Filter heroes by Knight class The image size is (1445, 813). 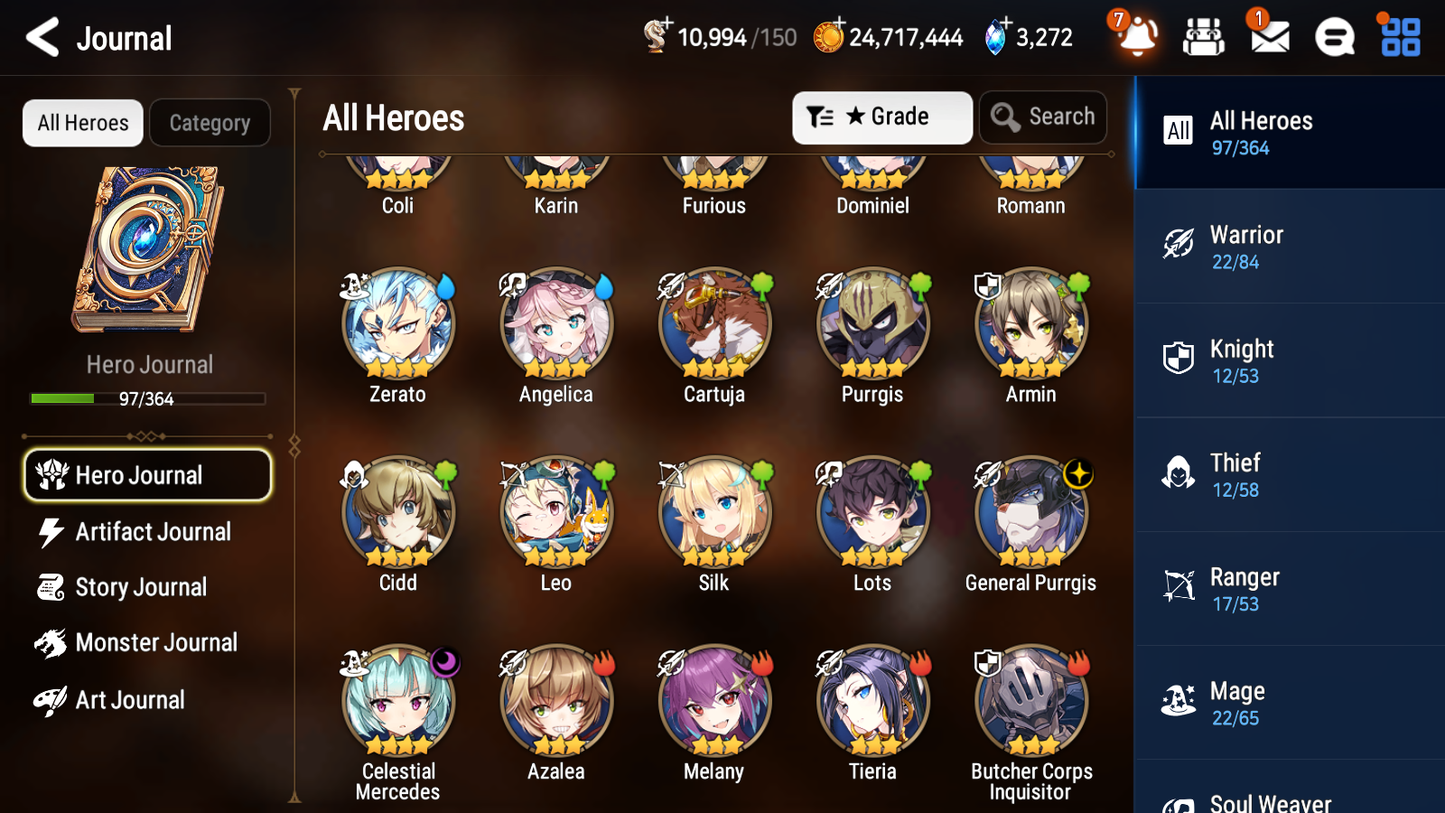(1289, 360)
